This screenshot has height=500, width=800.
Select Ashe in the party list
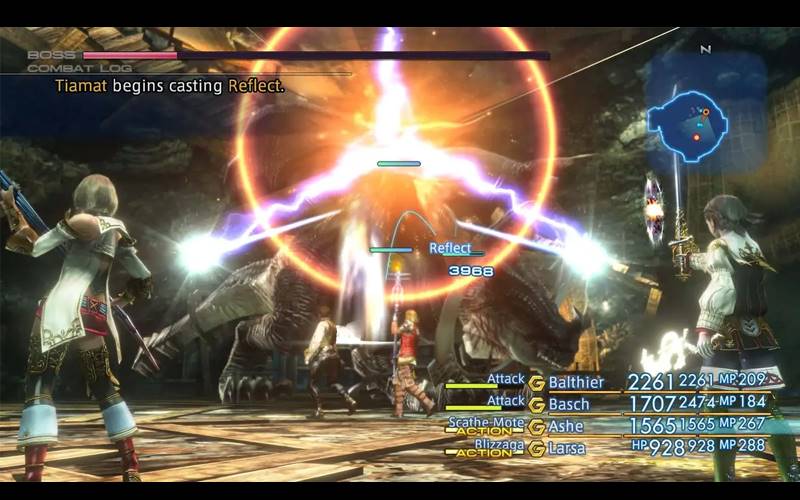pos(569,427)
